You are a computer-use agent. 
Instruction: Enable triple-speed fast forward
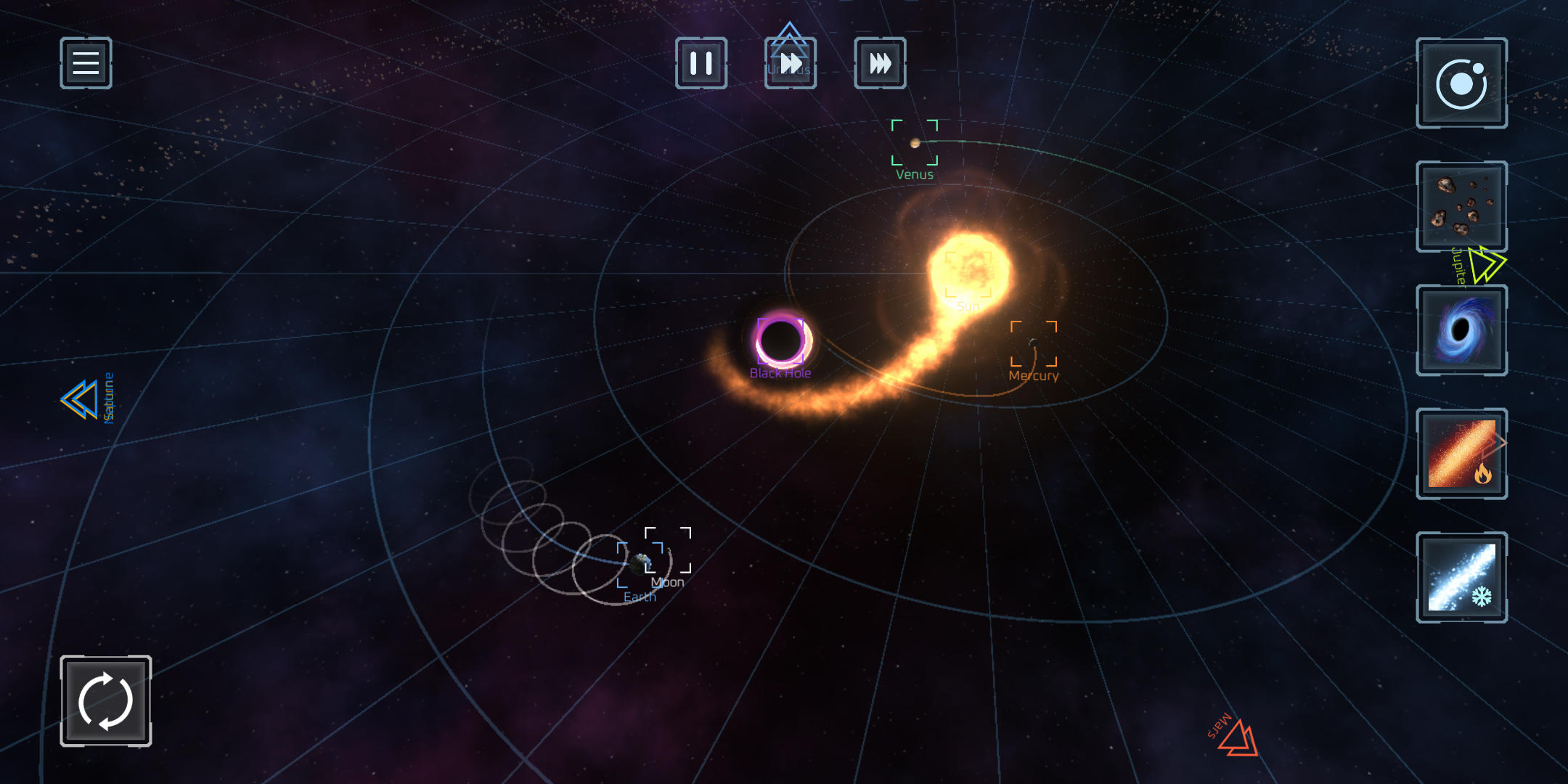[x=880, y=64]
